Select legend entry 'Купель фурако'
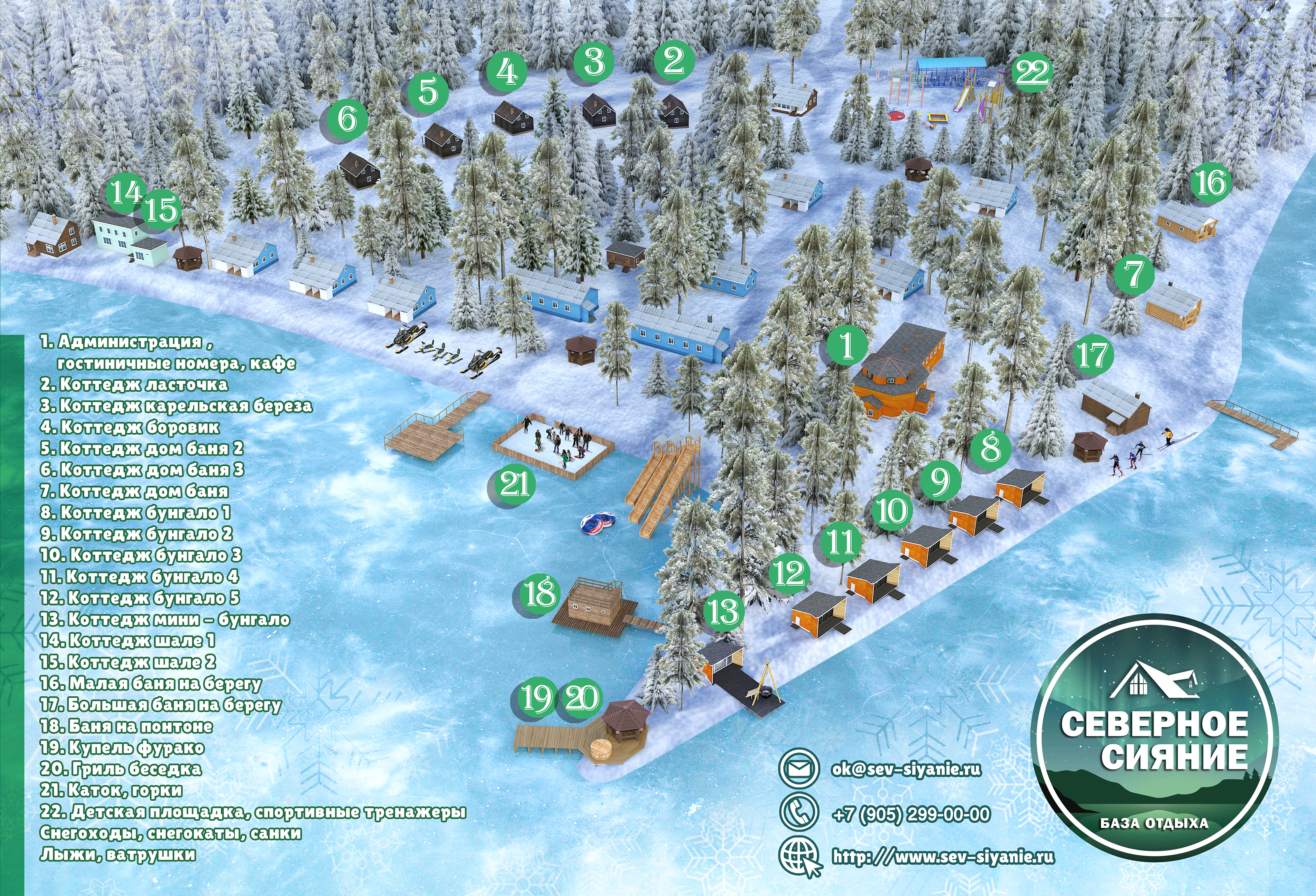 122,748
